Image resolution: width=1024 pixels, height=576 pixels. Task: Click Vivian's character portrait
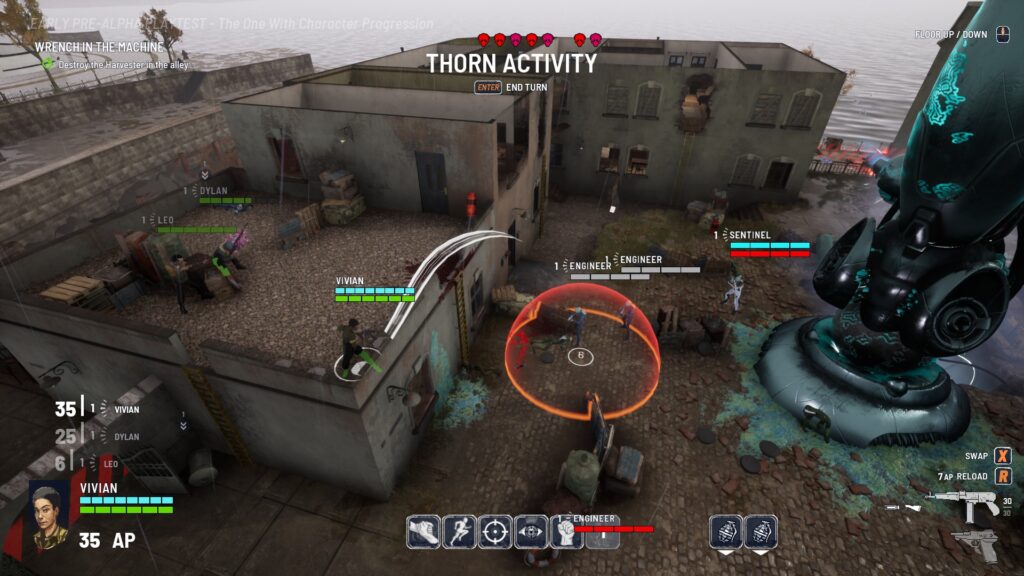(x=47, y=515)
